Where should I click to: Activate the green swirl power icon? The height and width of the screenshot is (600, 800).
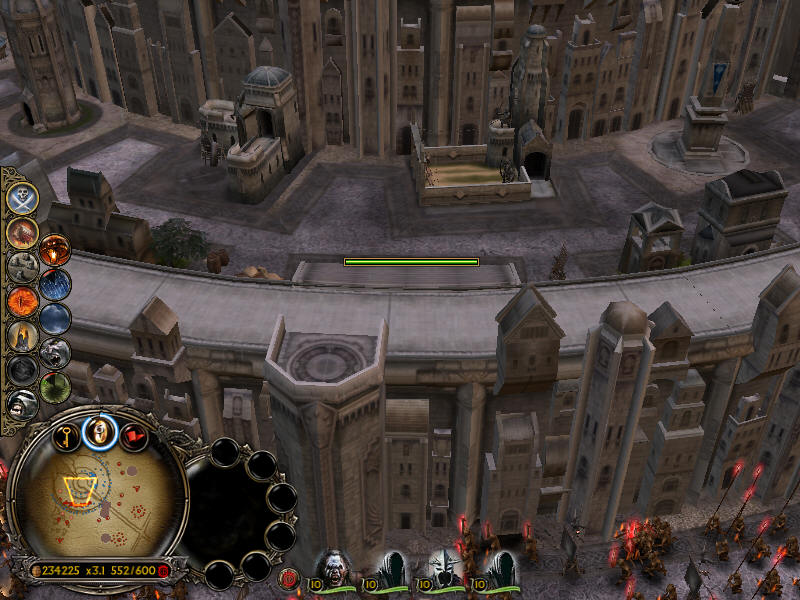point(55,386)
